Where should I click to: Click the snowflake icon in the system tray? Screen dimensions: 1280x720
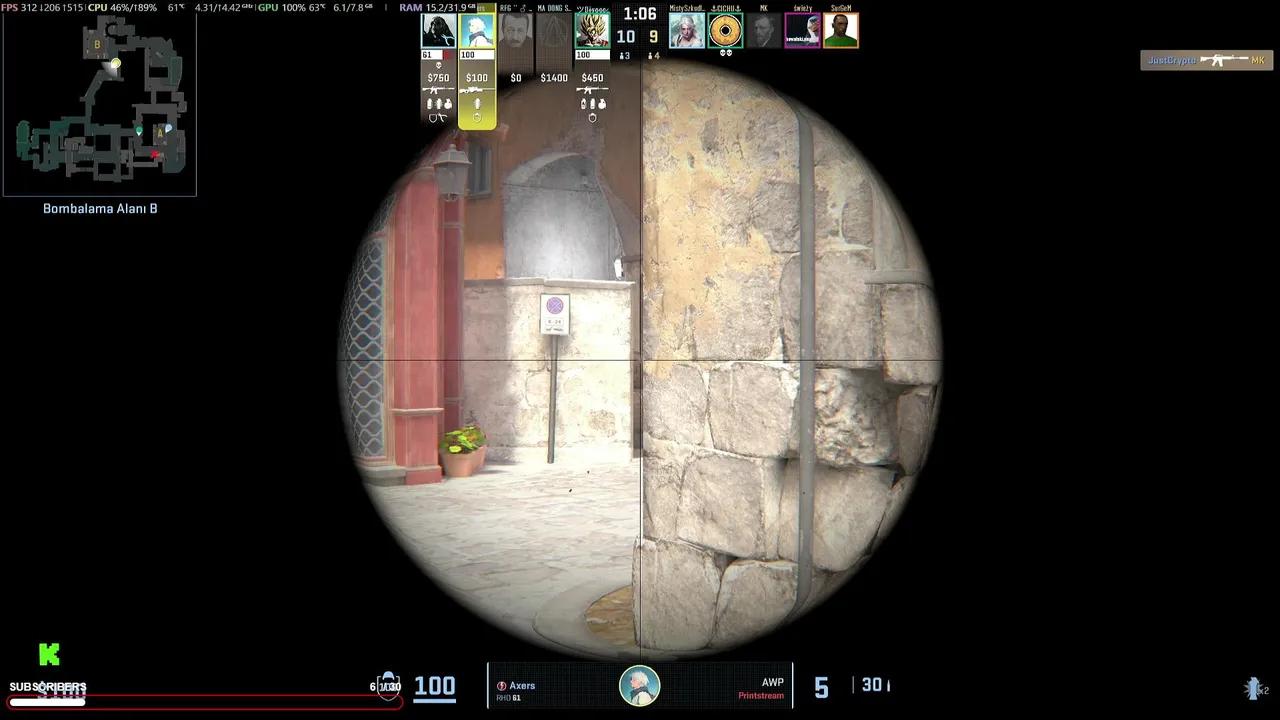1253,688
